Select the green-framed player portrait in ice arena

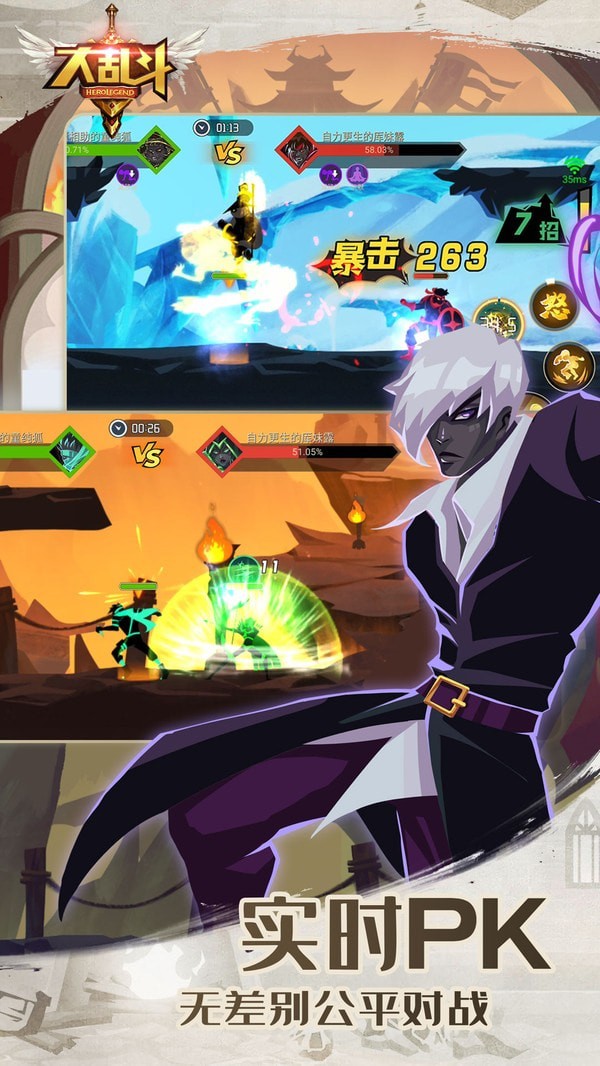click(x=152, y=150)
